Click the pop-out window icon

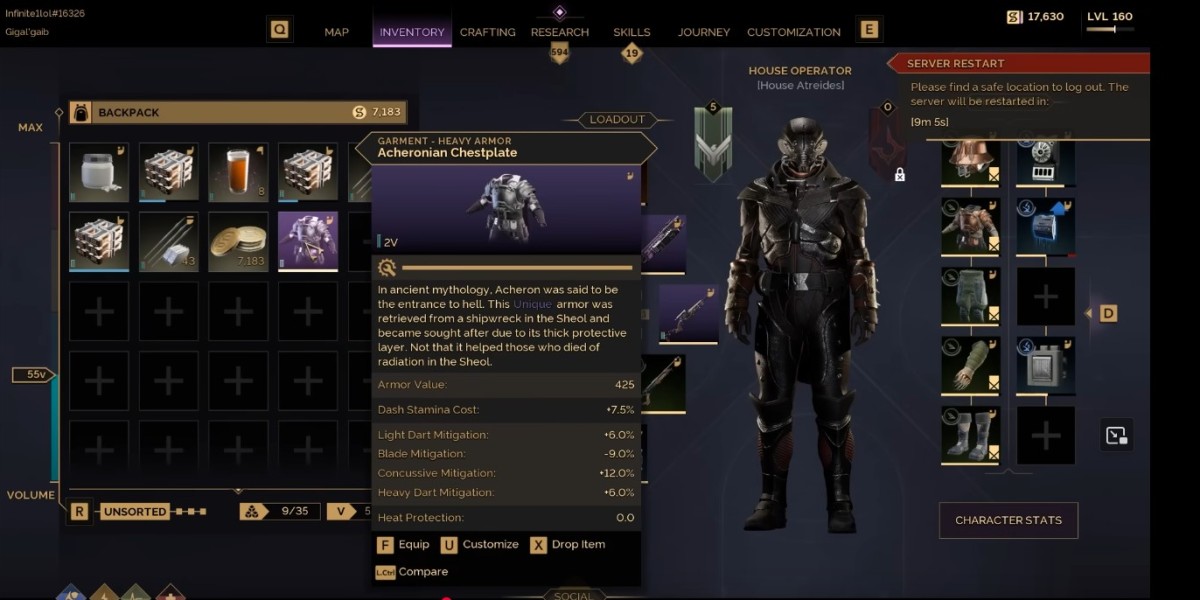pos(1117,435)
